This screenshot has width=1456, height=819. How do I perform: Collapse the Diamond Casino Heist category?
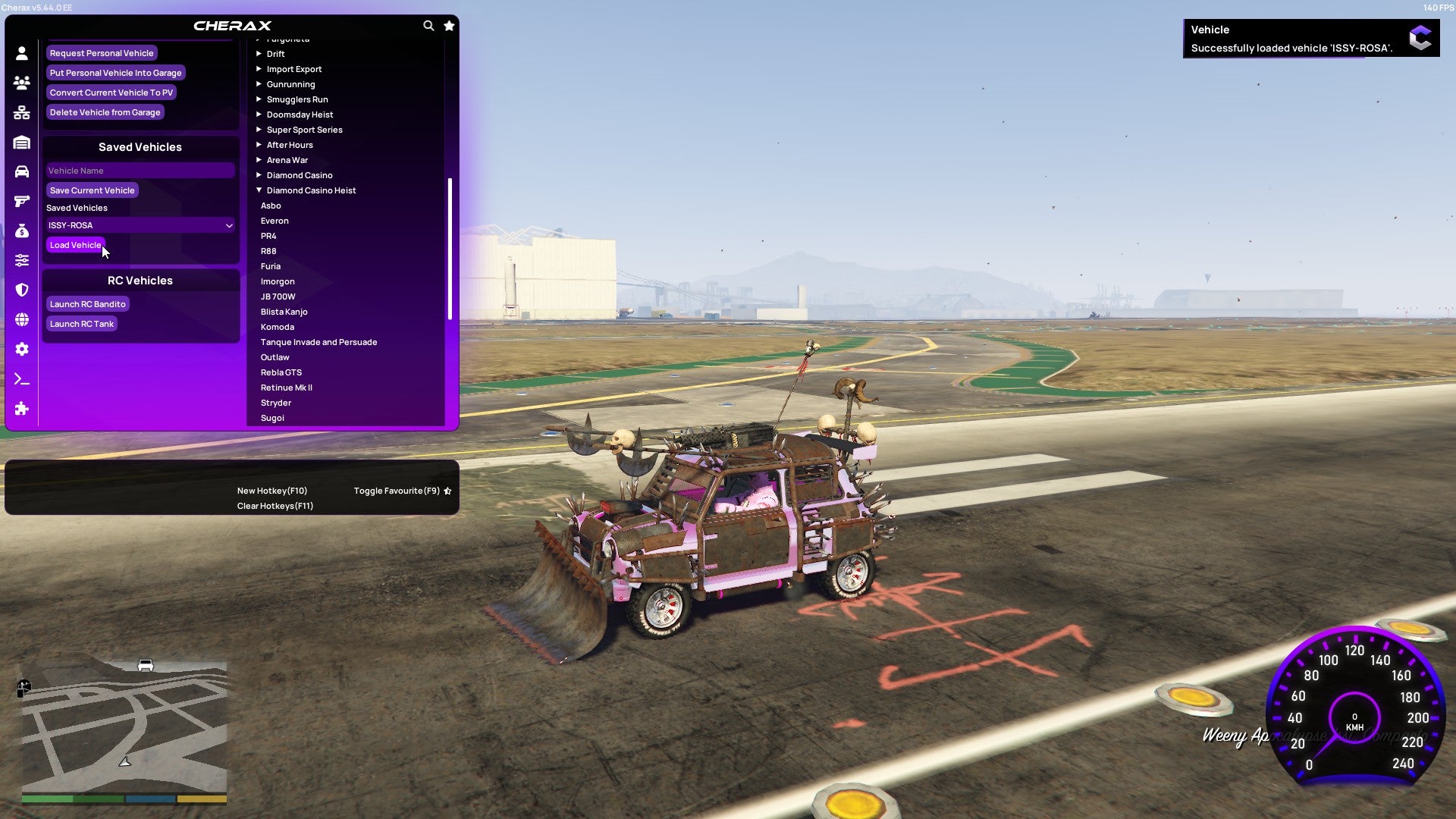(311, 190)
